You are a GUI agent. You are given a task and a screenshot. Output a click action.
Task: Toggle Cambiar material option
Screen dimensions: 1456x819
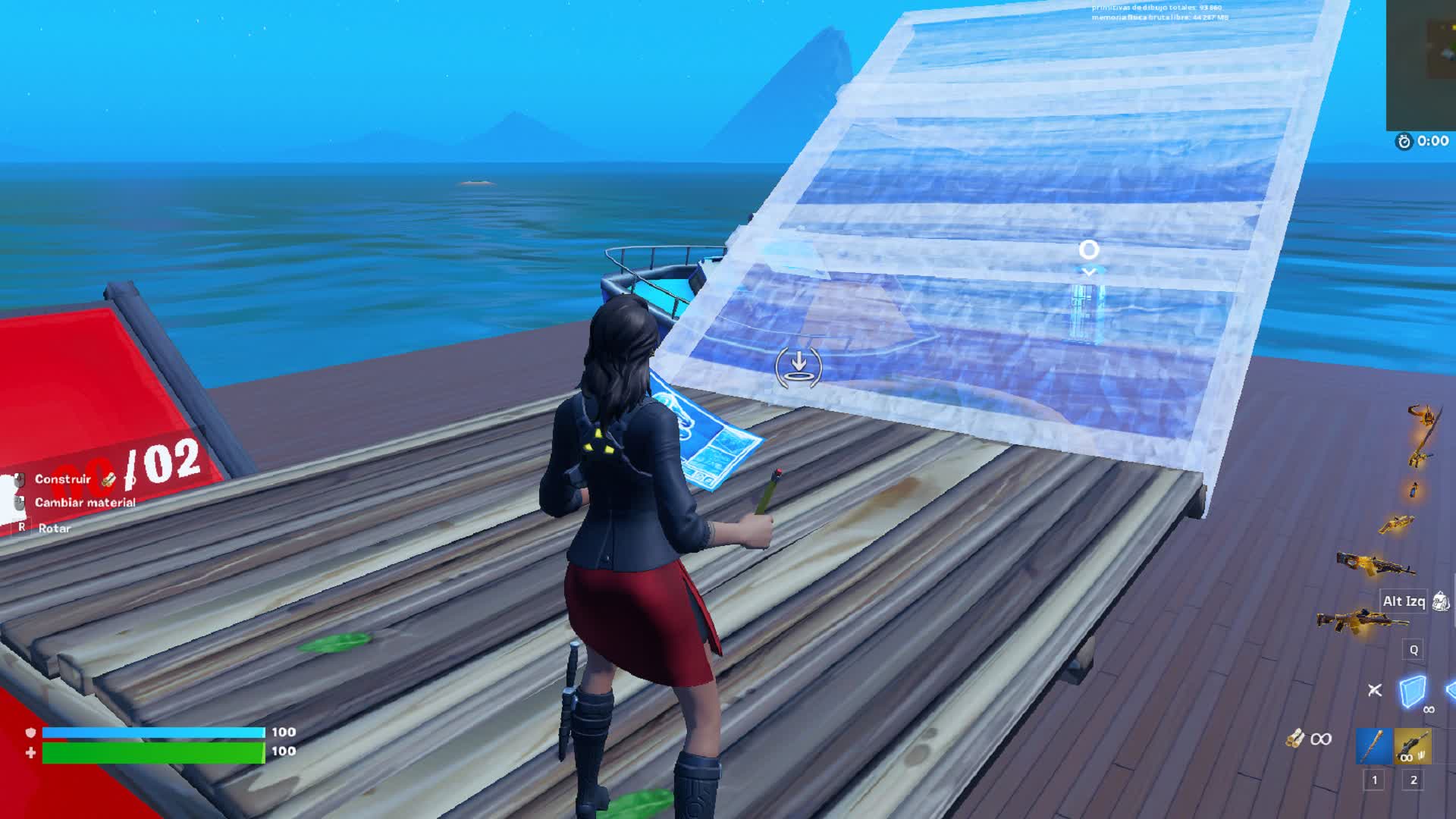(19, 502)
